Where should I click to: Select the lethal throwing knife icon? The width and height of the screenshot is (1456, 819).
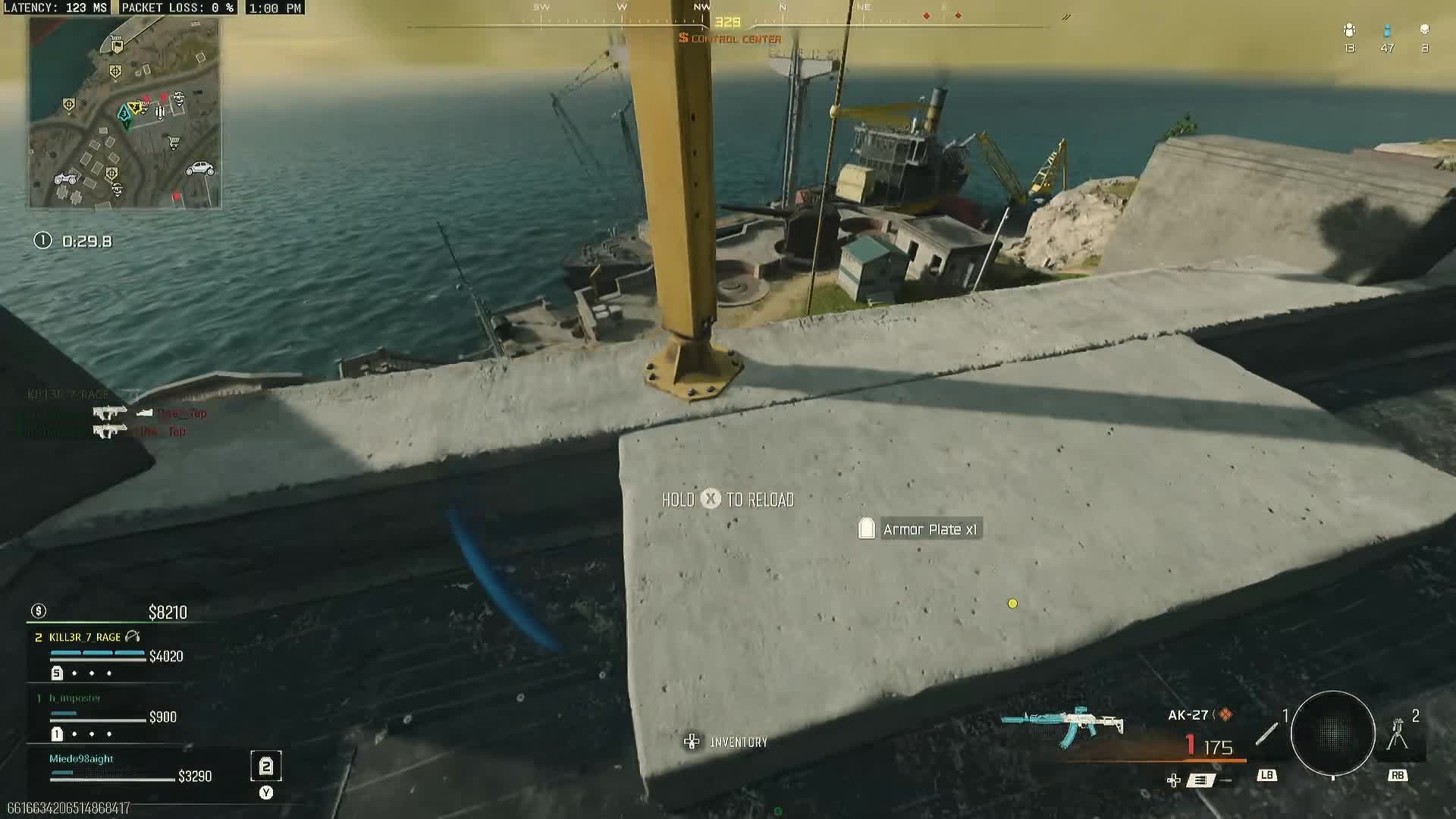(1266, 733)
